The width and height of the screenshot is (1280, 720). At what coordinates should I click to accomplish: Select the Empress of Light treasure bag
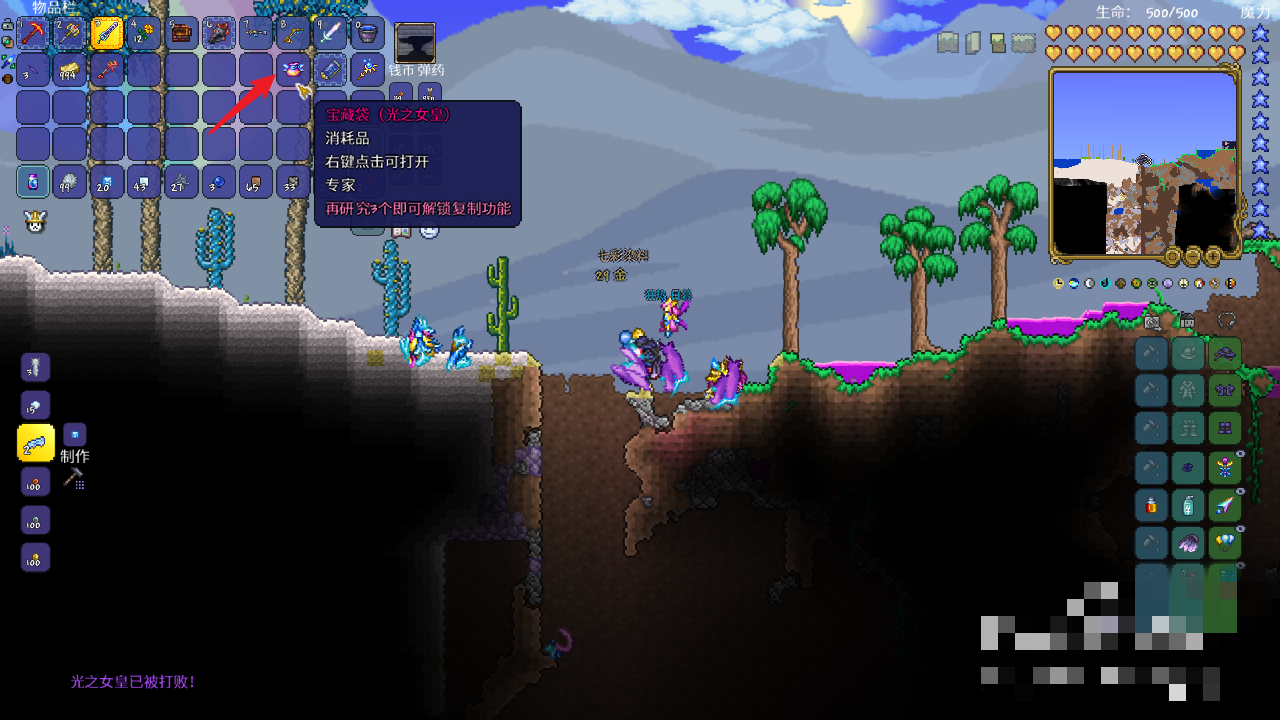click(293, 70)
